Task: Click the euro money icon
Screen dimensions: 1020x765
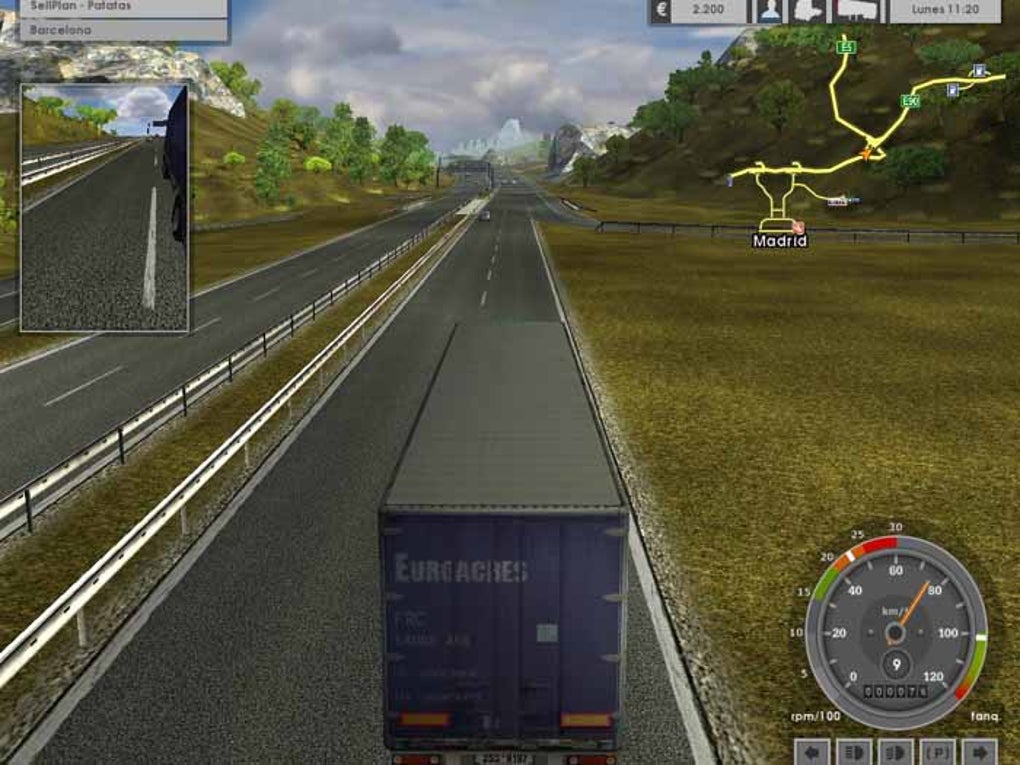Action: pos(661,11)
